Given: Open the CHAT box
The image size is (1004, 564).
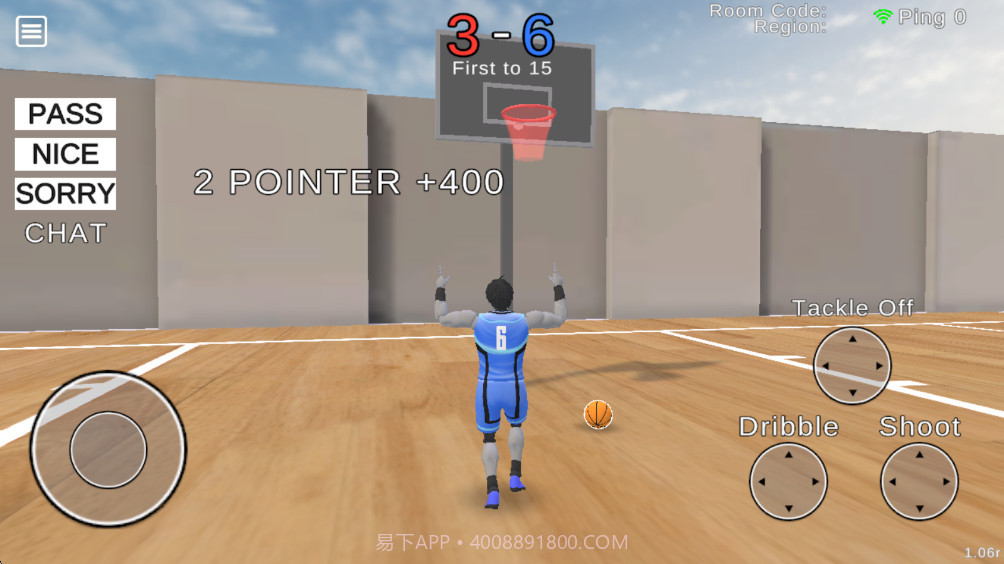Looking at the screenshot, I should click(x=65, y=233).
